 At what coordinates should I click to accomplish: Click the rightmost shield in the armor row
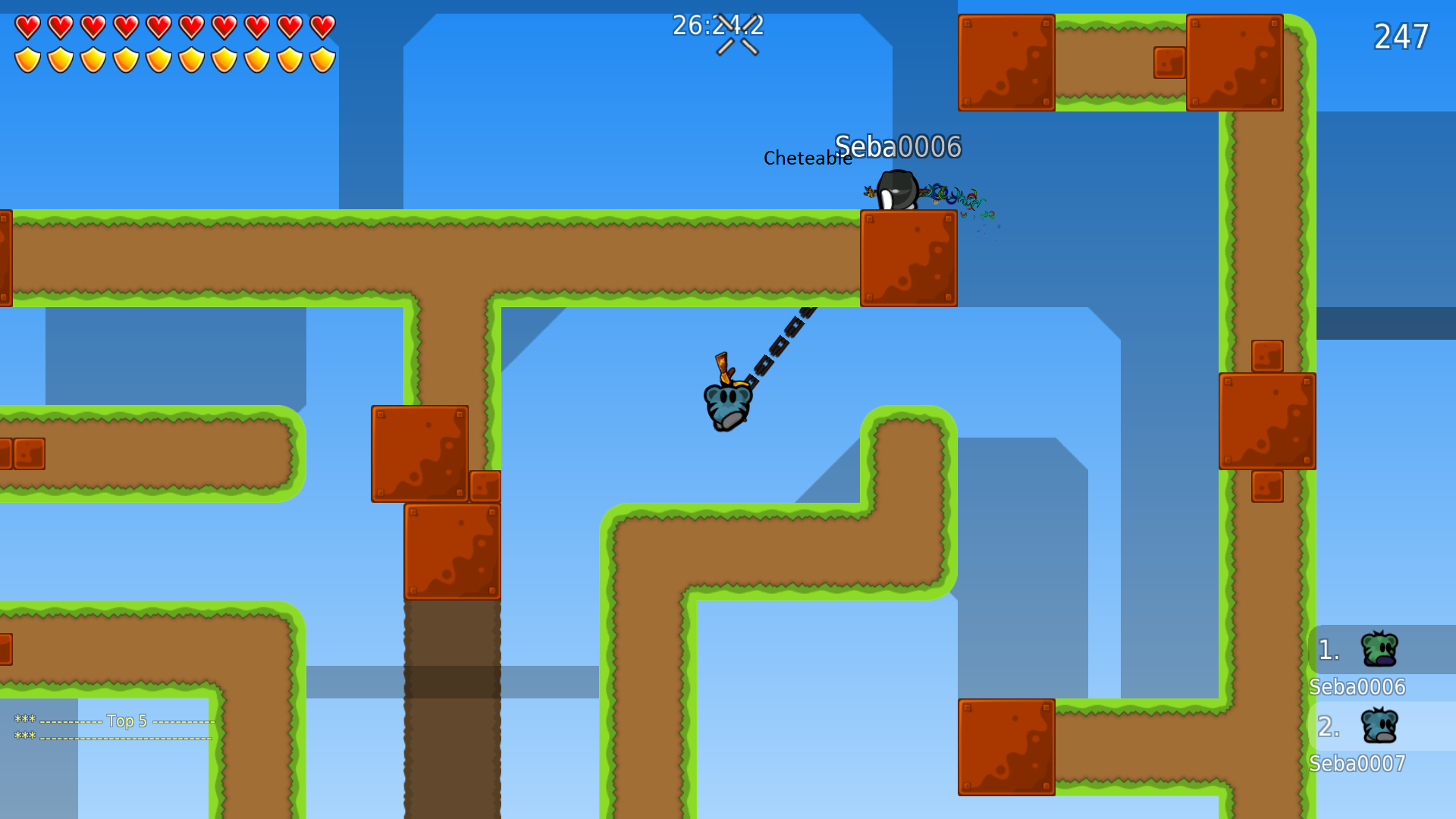point(322,58)
